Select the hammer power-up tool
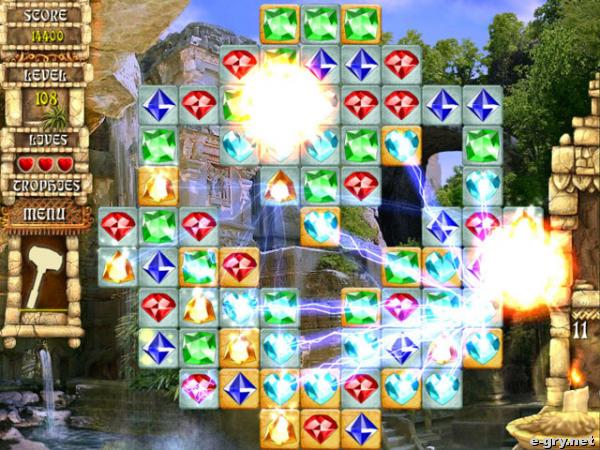 tap(43, 274)
